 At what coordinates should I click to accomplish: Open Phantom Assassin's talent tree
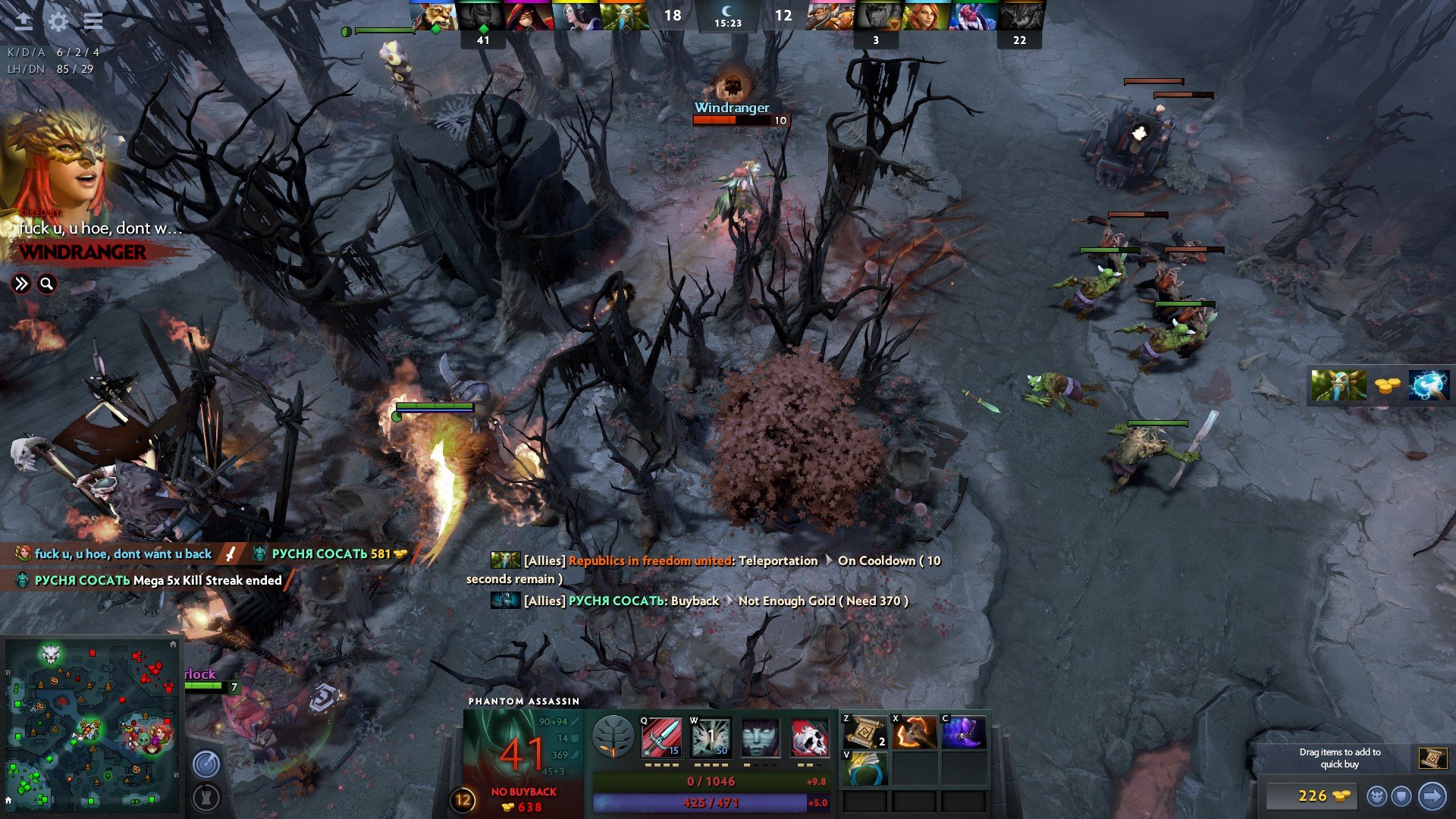click(613, 737)
